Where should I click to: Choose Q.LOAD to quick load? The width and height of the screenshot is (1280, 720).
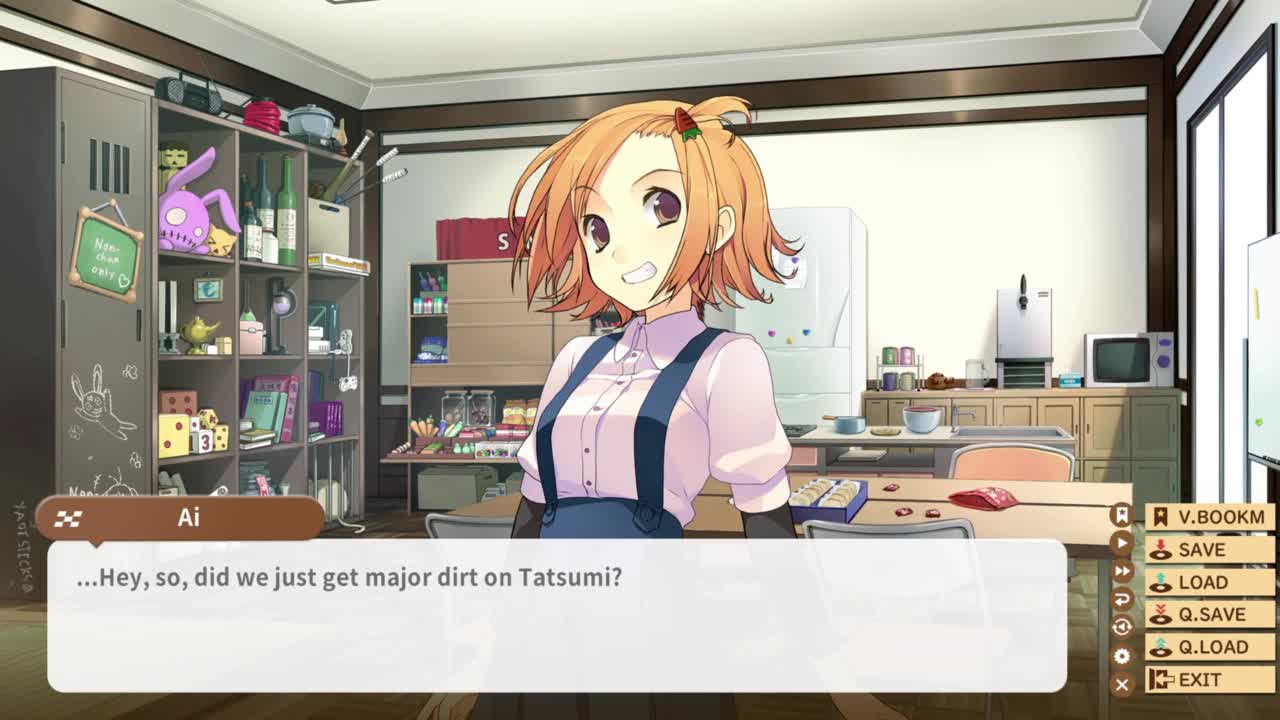(1209, 647)
